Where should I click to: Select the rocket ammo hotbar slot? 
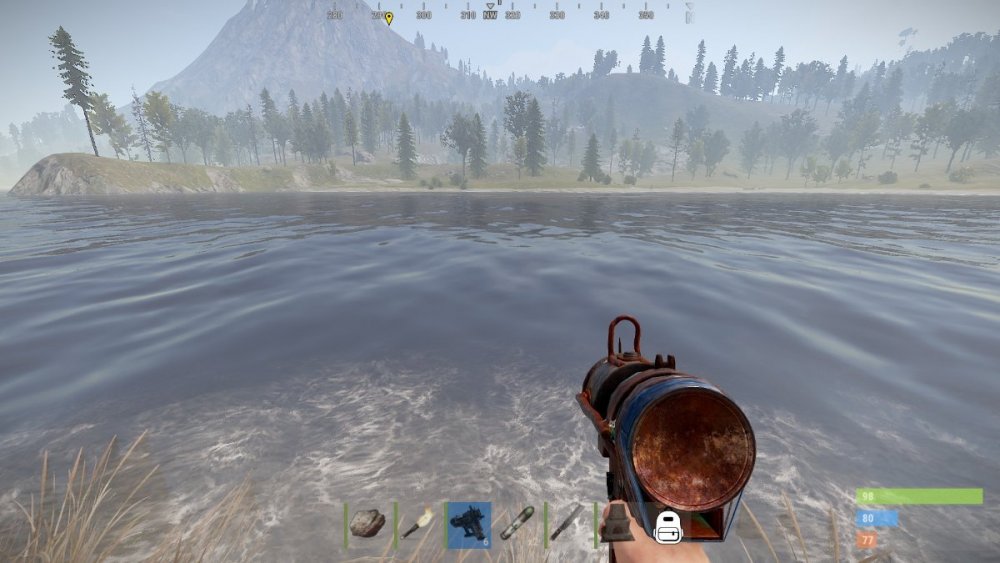517,523
